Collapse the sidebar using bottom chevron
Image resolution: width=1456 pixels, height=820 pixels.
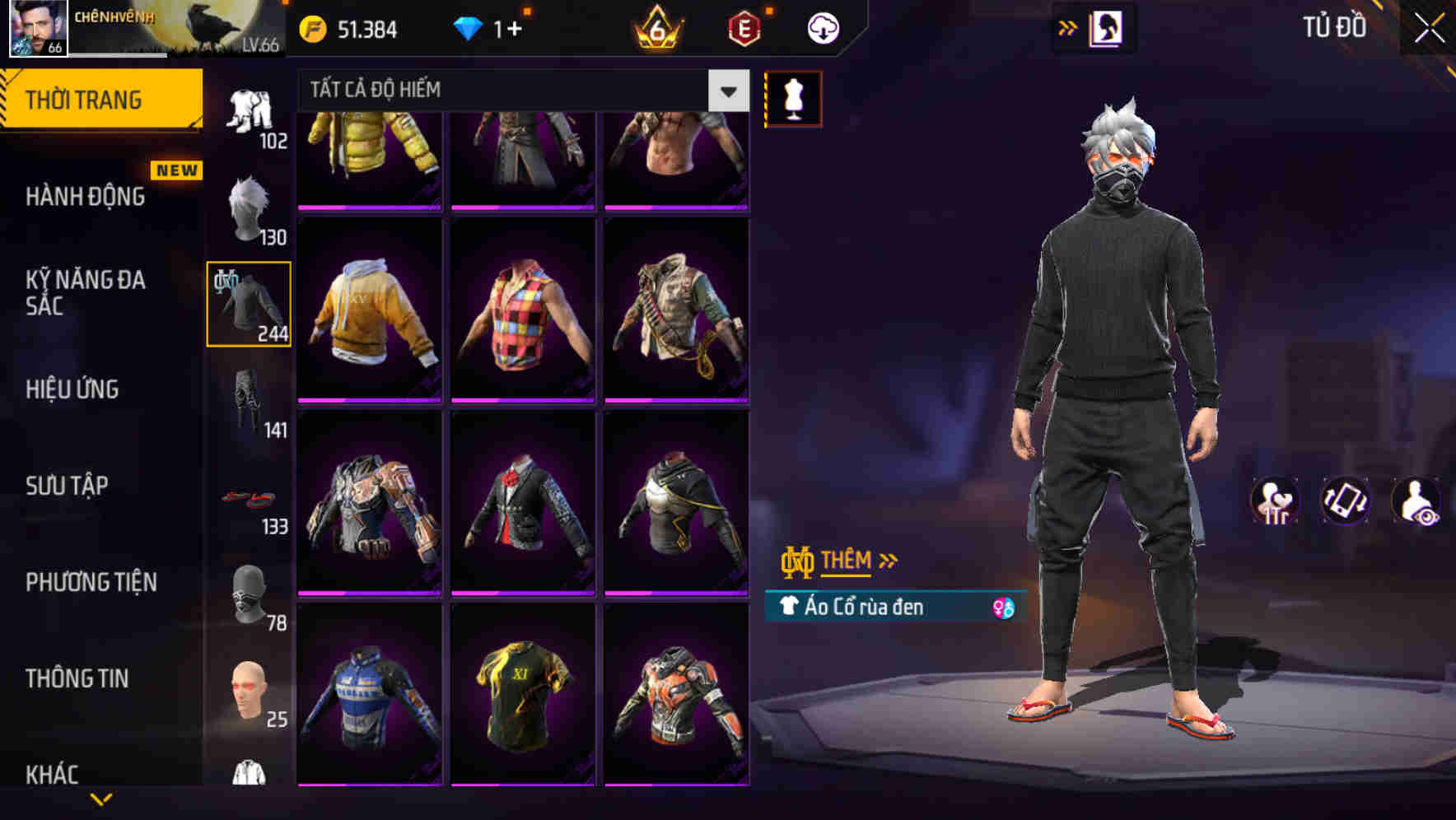(103, 800)
